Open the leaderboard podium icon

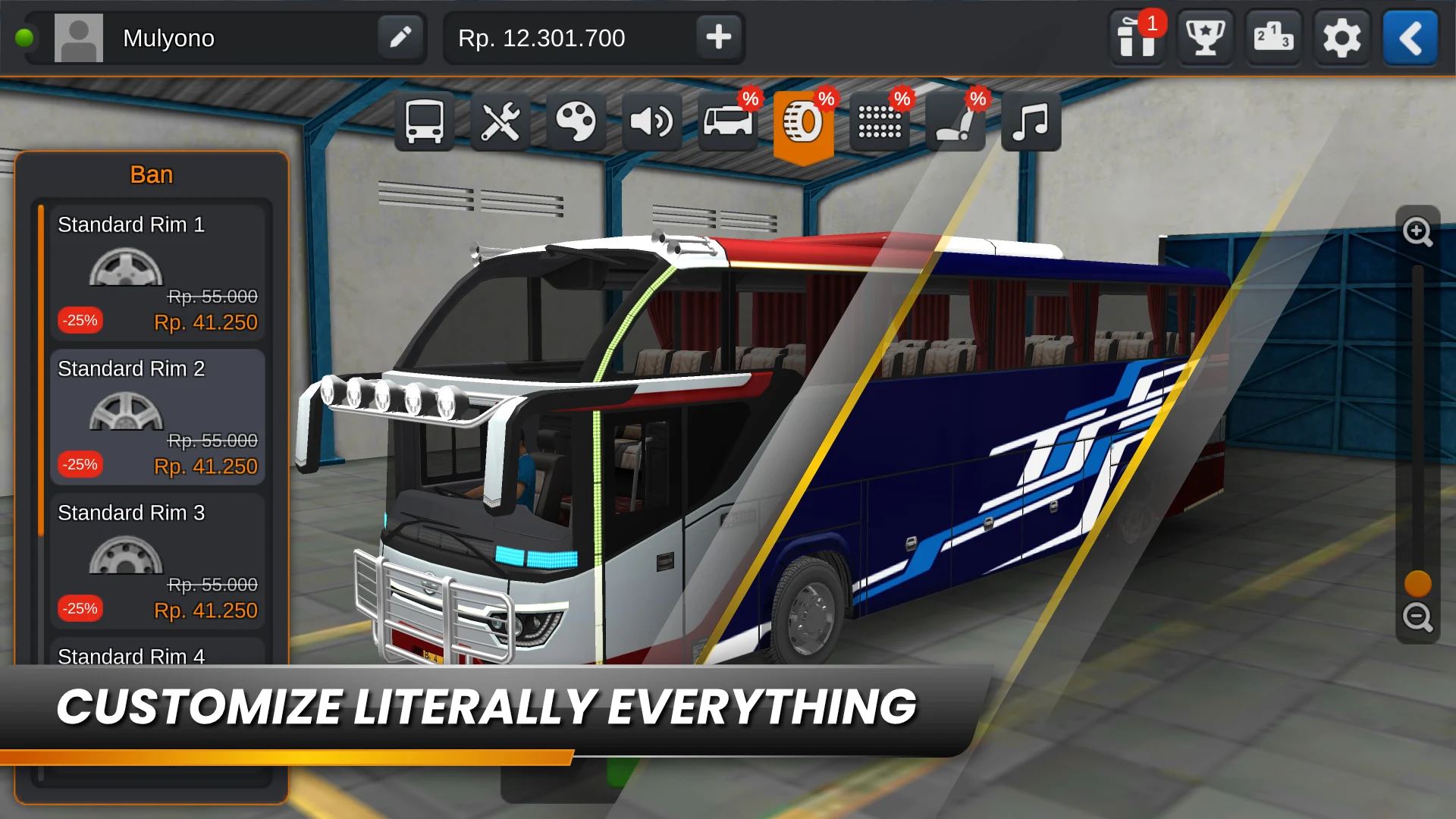tap(1272, 38)
